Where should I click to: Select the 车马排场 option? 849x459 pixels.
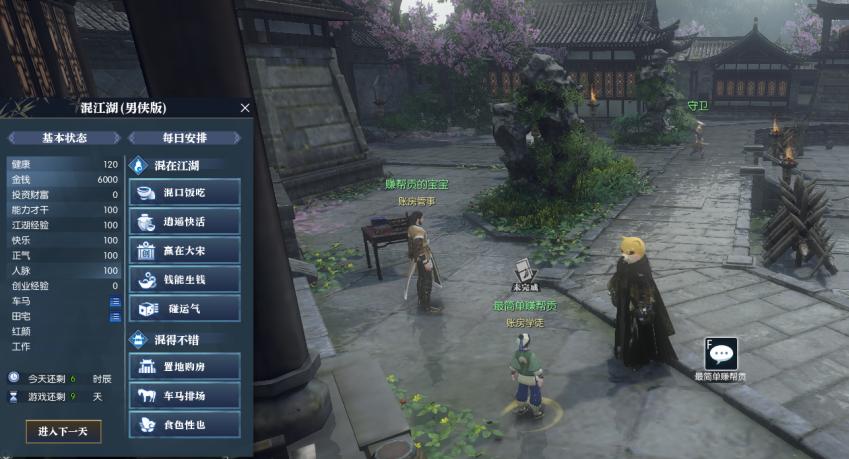[185, 395]
